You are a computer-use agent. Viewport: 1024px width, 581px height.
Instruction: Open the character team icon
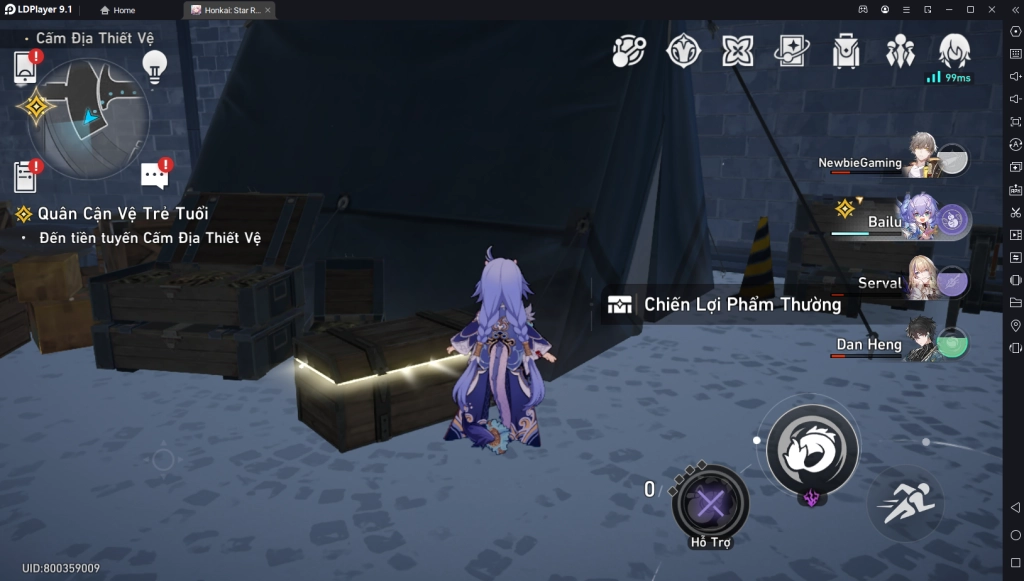(900, 51)
